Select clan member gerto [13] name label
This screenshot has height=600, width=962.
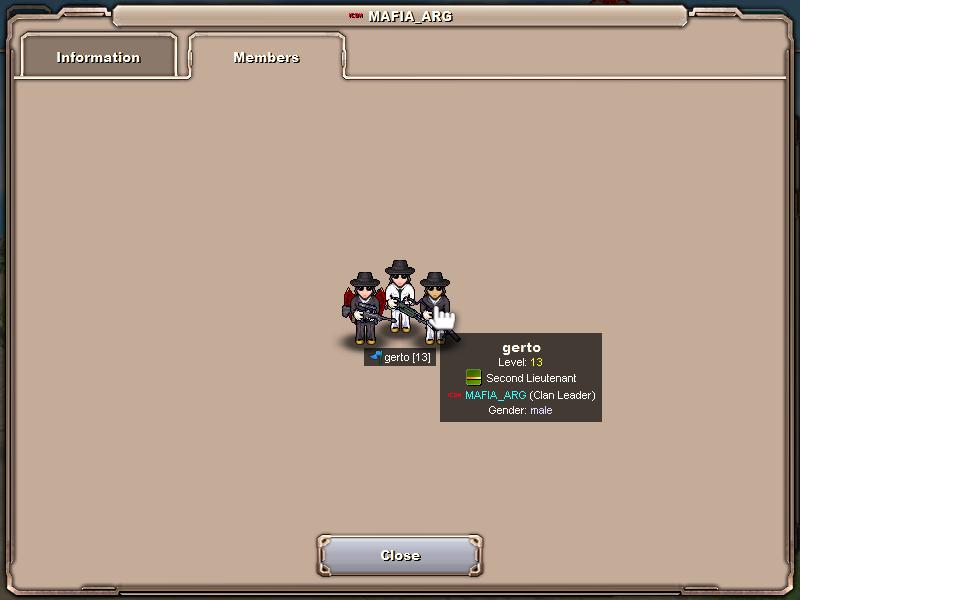[x=400, y=357]
